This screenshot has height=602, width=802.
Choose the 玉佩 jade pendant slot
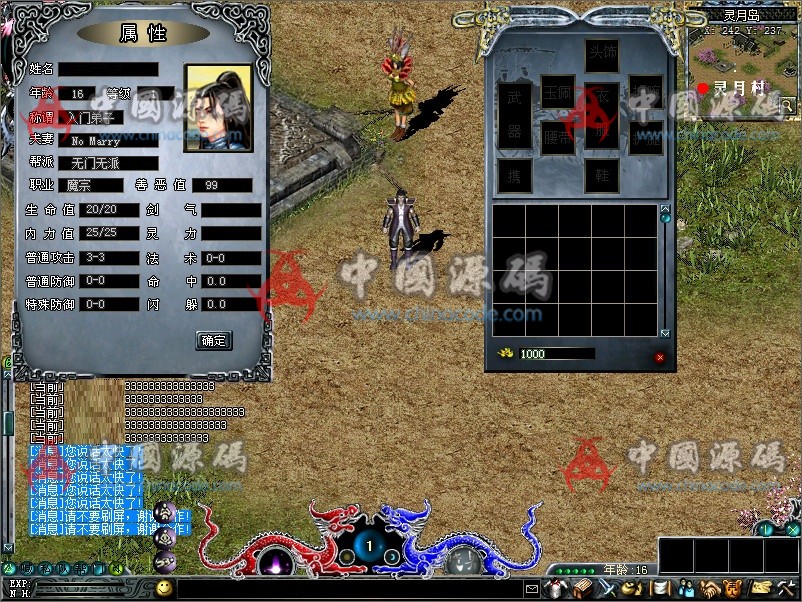[x=557, y=91]
